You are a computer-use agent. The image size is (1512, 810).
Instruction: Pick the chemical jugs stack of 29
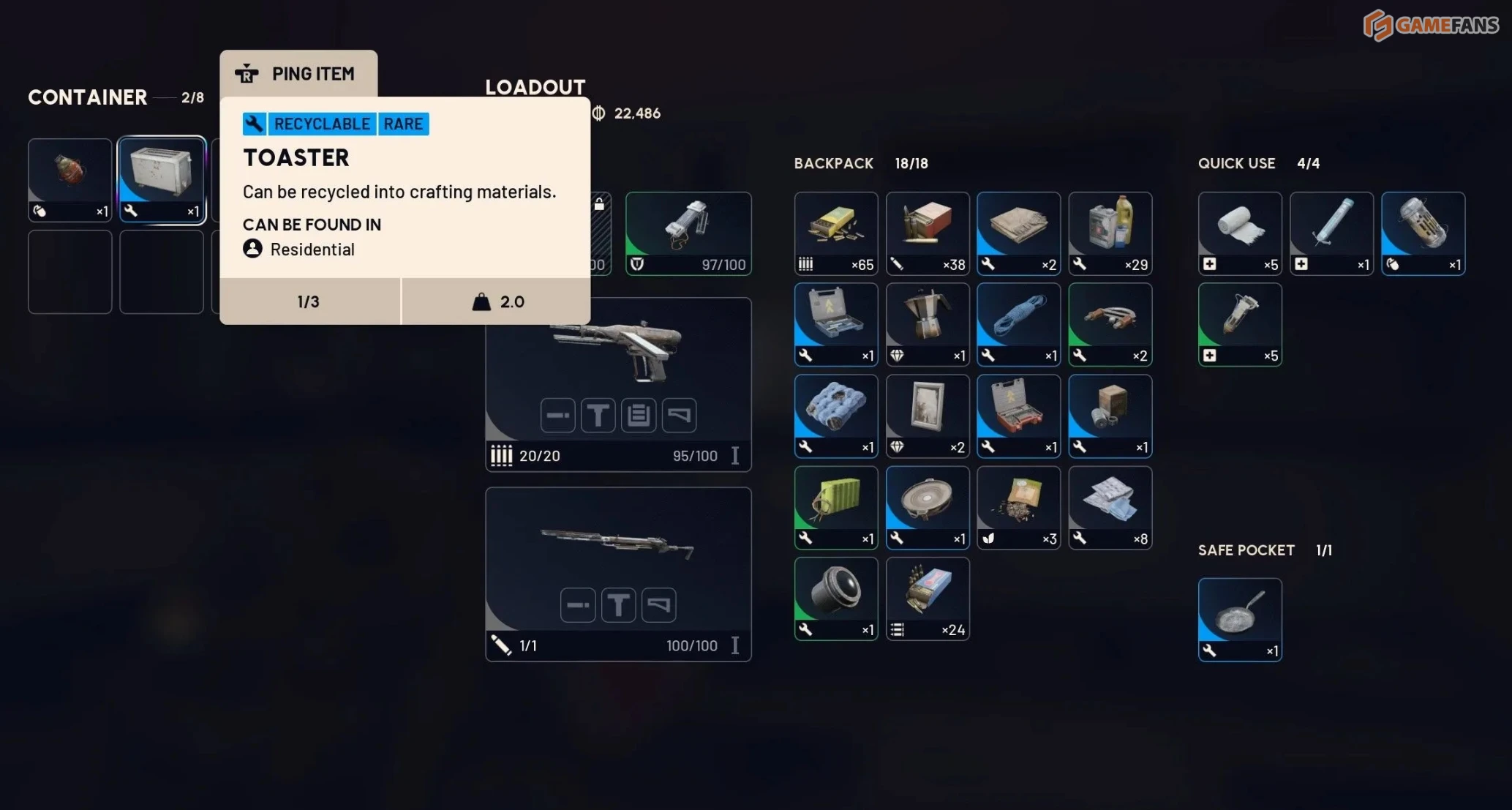(1110, 233)
